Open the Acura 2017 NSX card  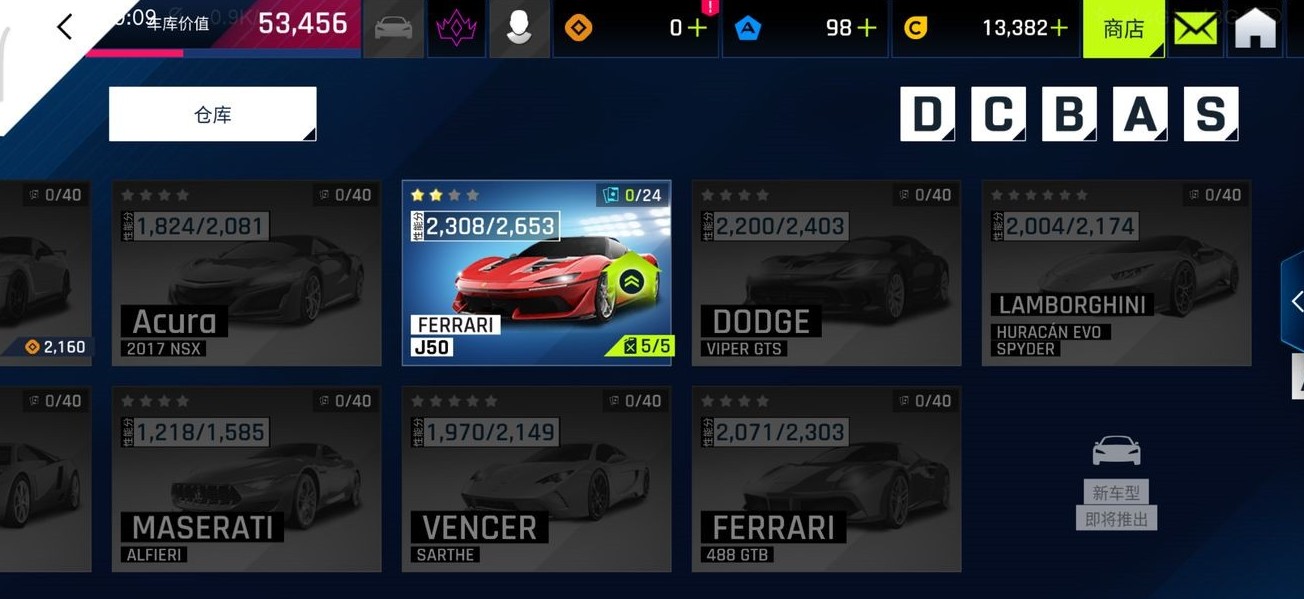tap(246, 273)
